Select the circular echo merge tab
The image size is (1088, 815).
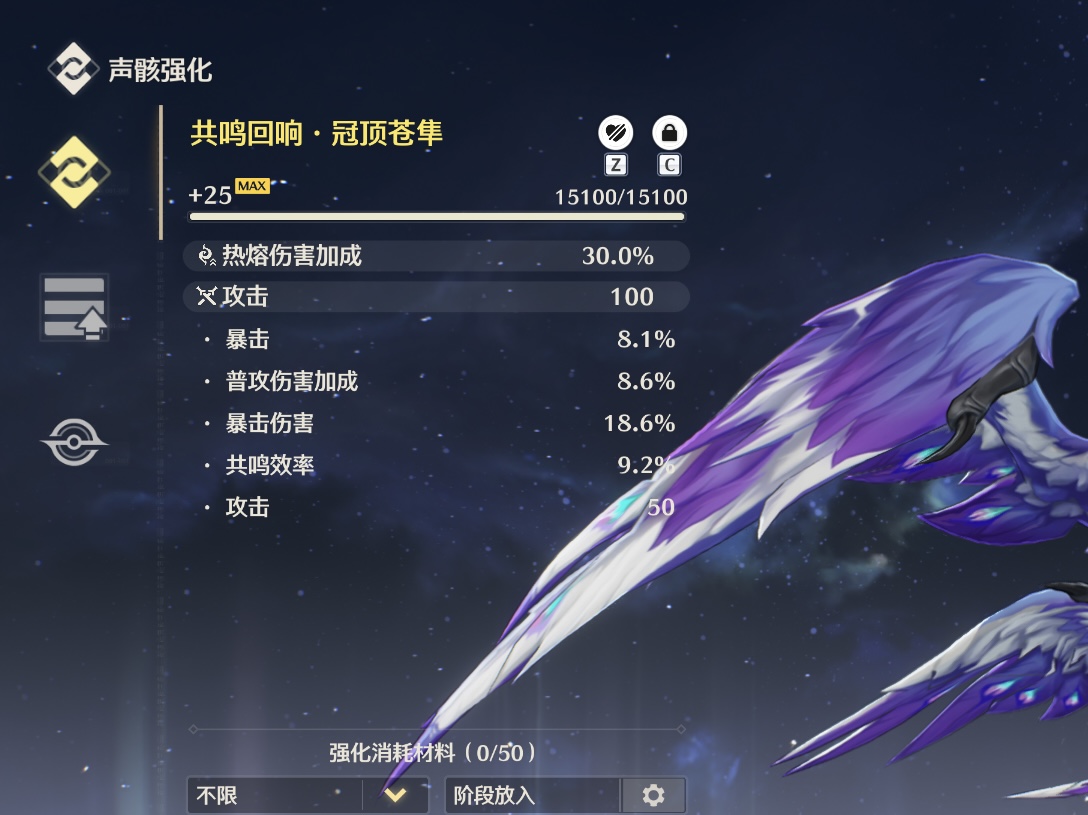[74, 442]
